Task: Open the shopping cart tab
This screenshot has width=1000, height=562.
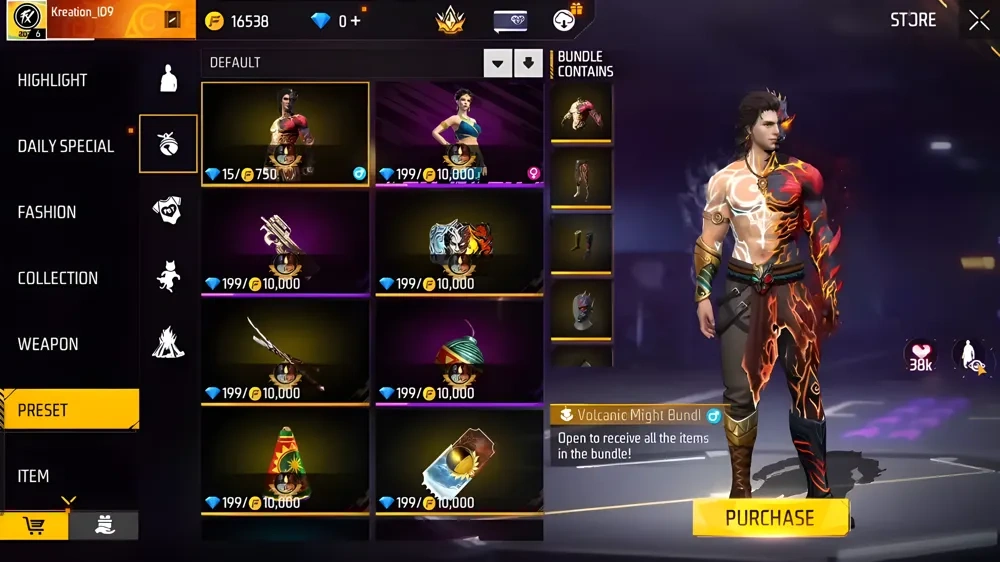Action: (x=34, y=526)
